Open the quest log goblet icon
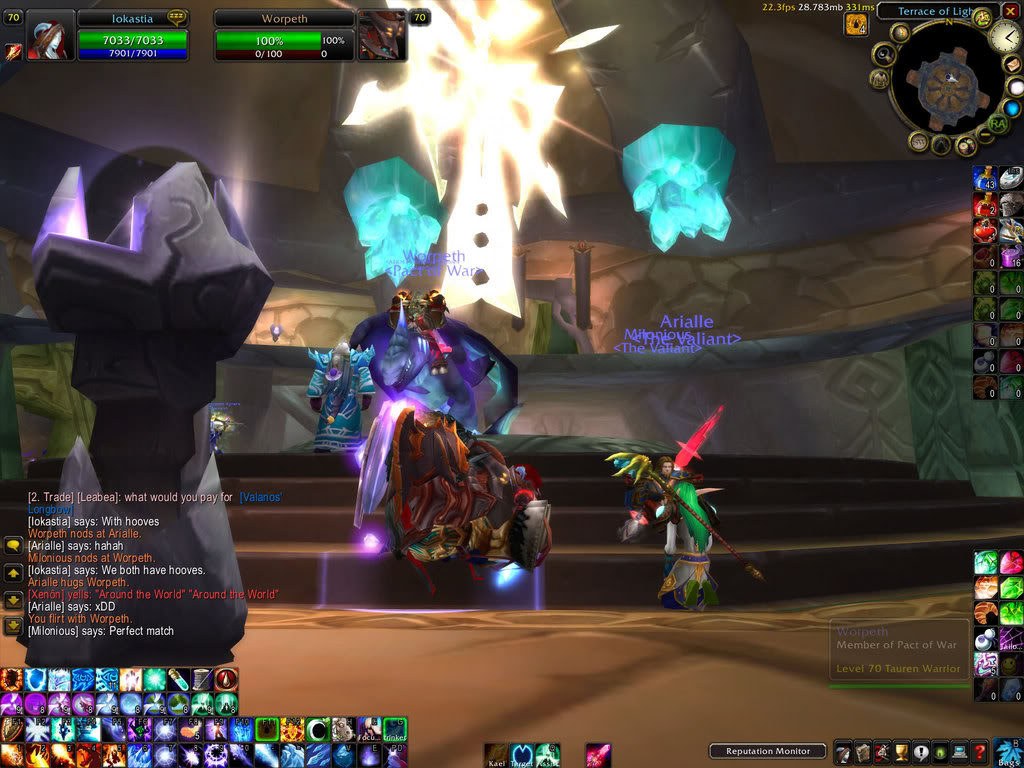The width and height of the screenshot is (1024, 768). (x=900, y=752)
